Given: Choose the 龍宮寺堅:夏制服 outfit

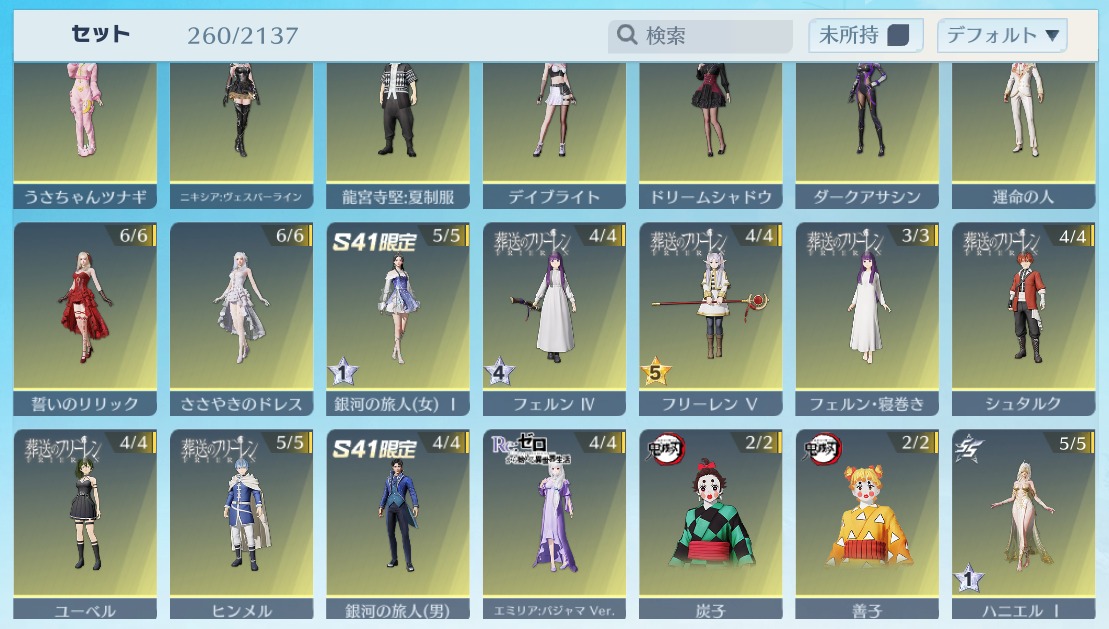Looking at the screenshot, I should click(397, 132).
